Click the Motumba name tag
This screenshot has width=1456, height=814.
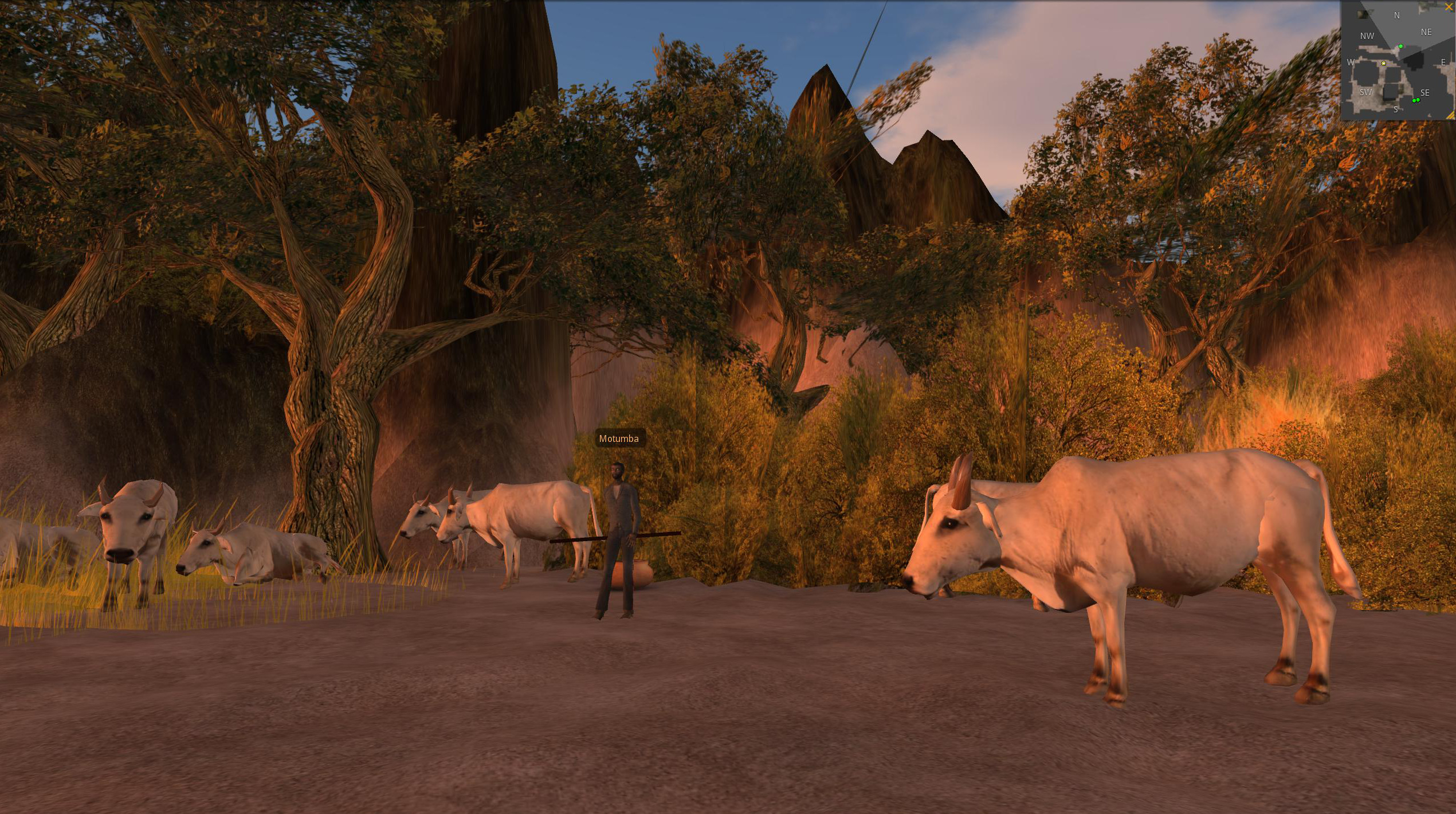point(618,439)
